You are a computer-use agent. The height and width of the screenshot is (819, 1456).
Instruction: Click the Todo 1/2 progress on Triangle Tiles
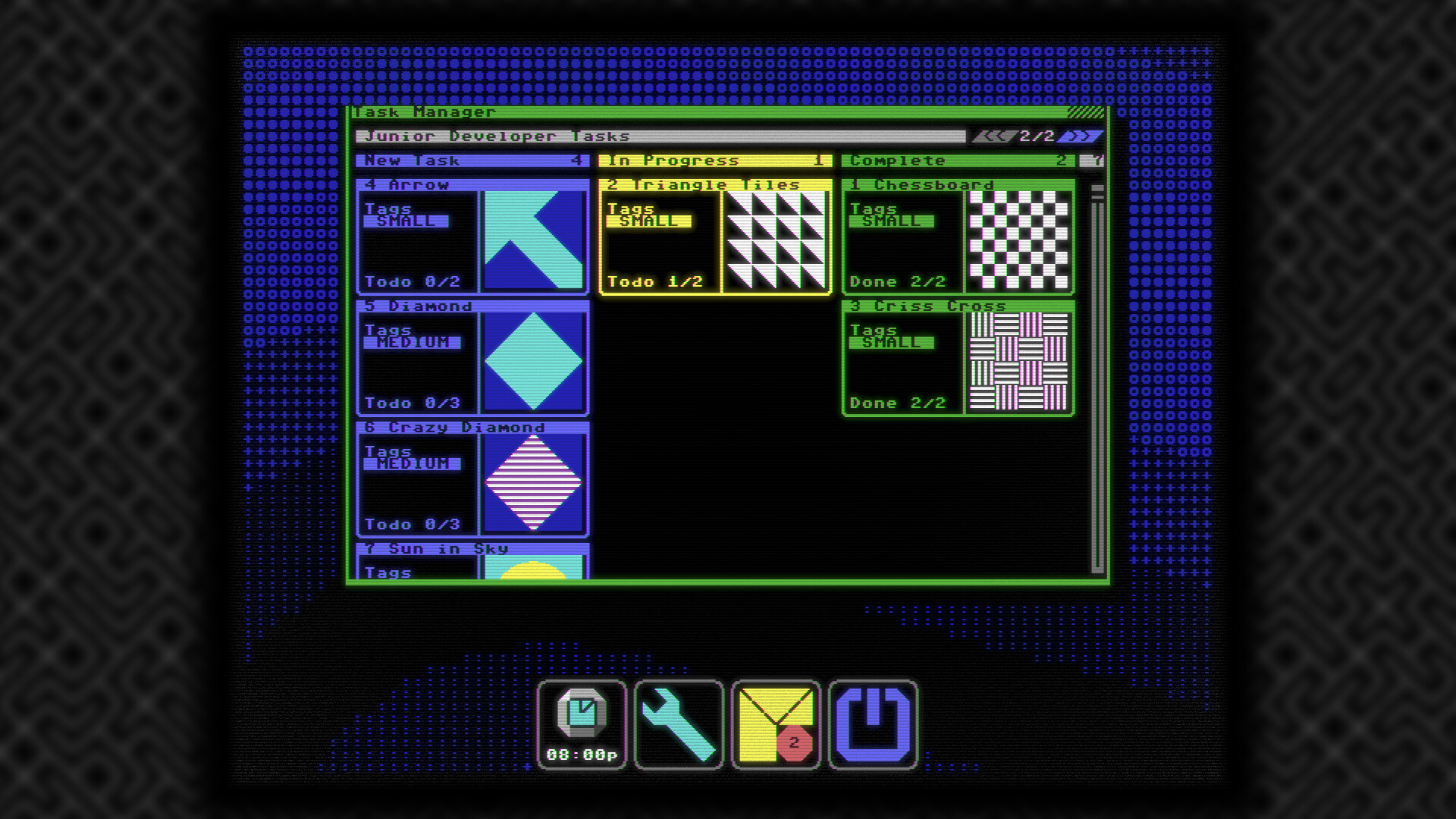click(657, 281)
